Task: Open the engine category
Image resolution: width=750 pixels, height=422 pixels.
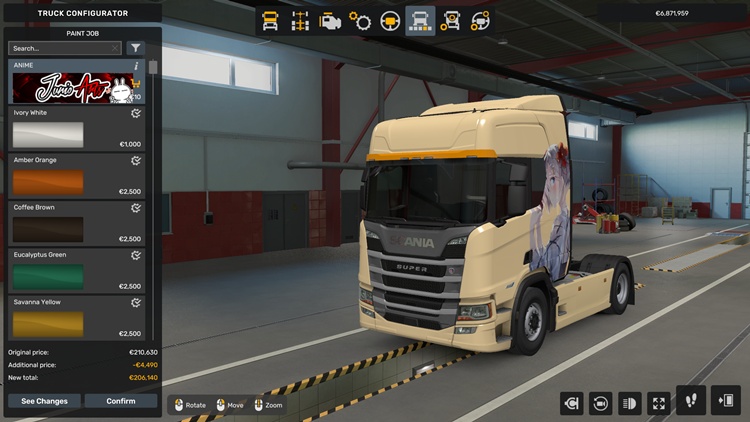Action: pos(330,20)
